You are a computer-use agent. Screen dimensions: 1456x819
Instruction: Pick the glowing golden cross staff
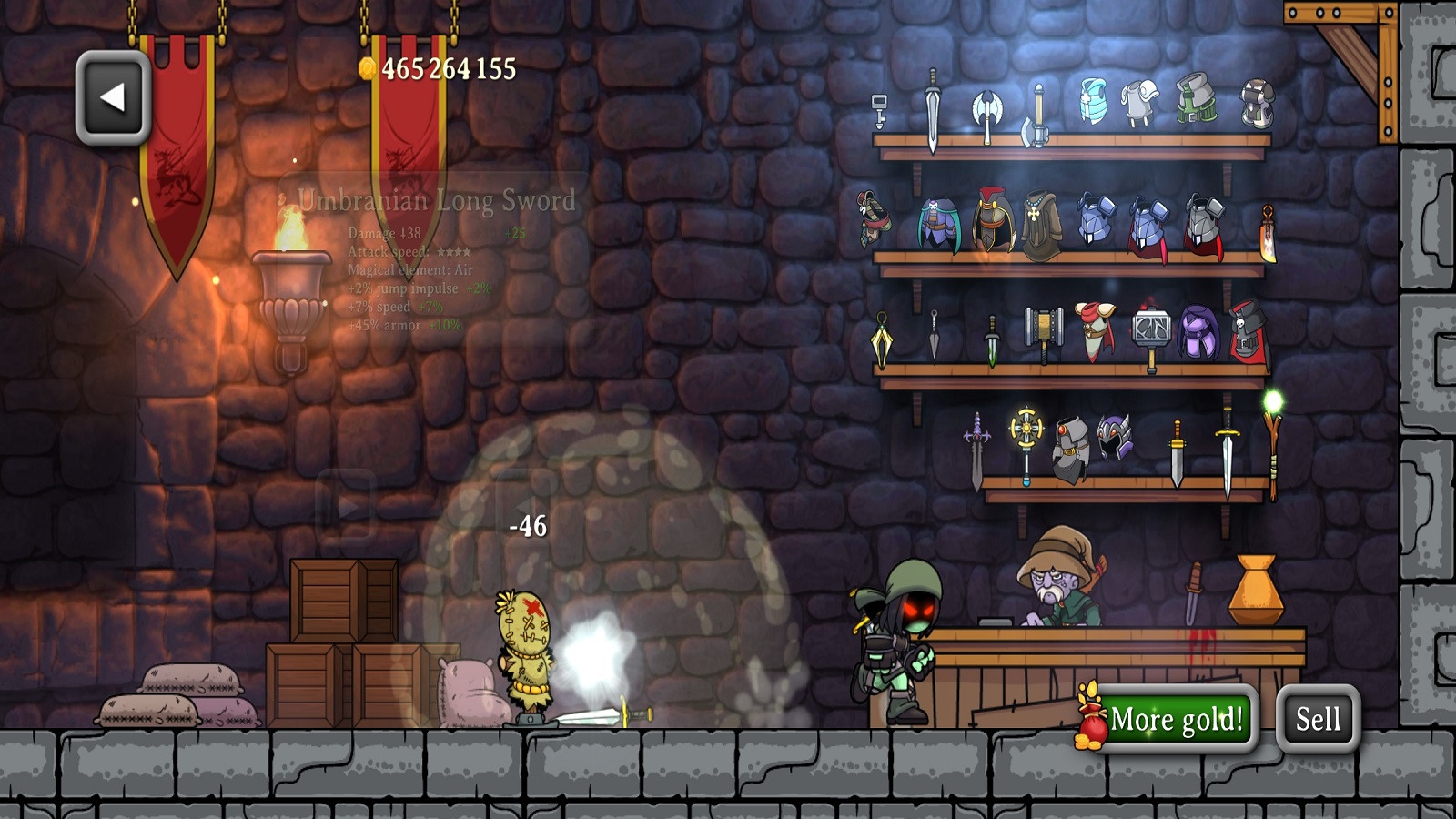click(x=1026, y=440)
